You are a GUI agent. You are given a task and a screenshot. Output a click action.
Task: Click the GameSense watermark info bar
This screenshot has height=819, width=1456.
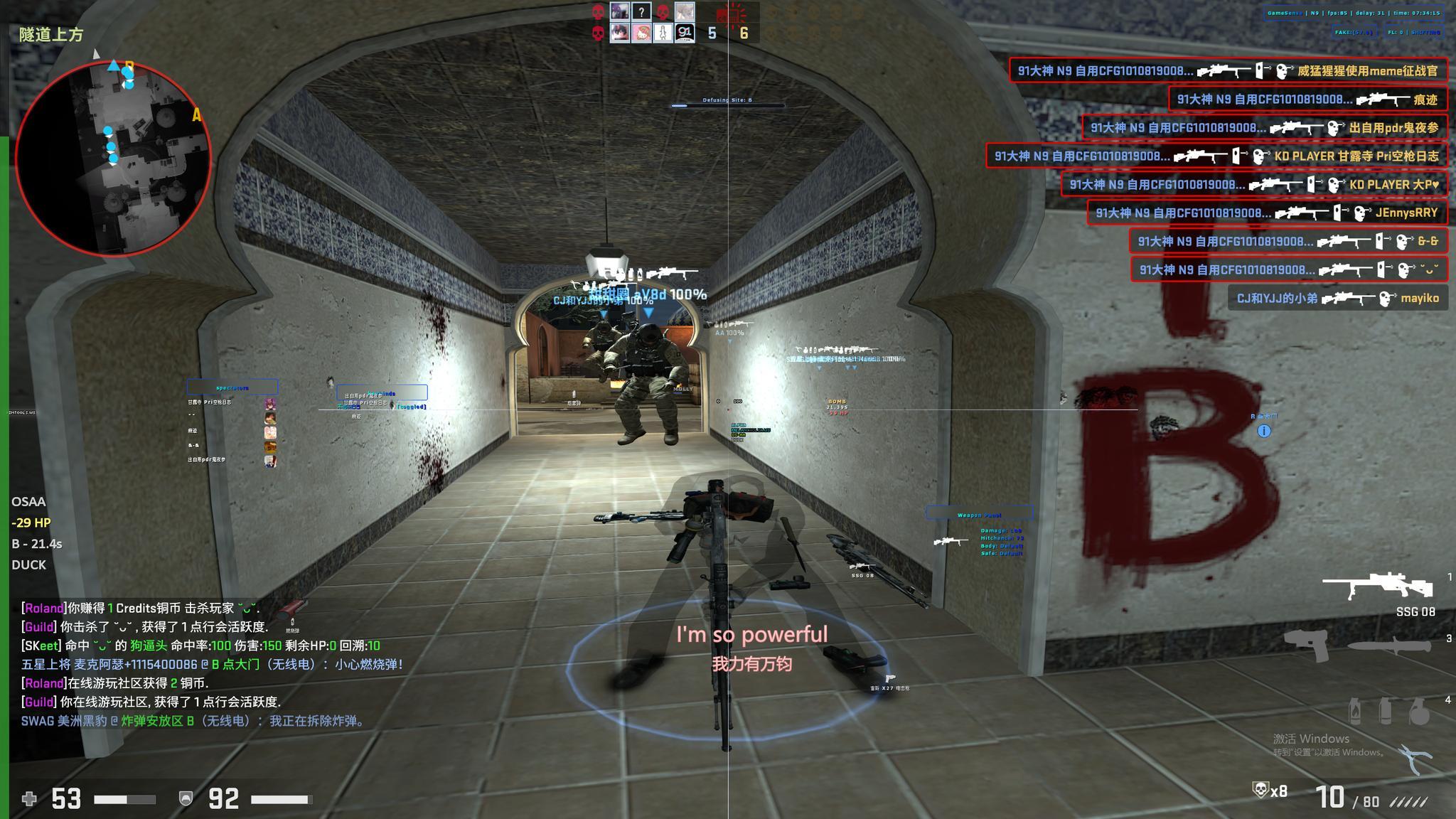(x=1353, y=13)
